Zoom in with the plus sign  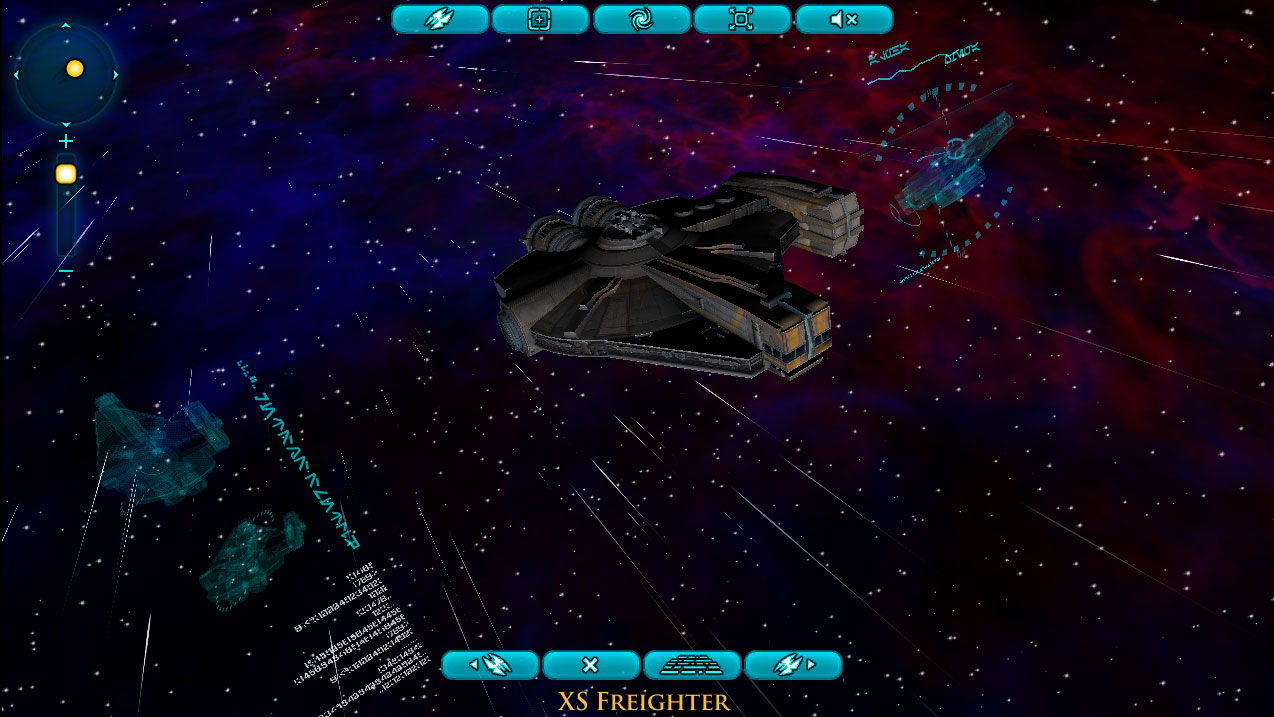point(66,142)
